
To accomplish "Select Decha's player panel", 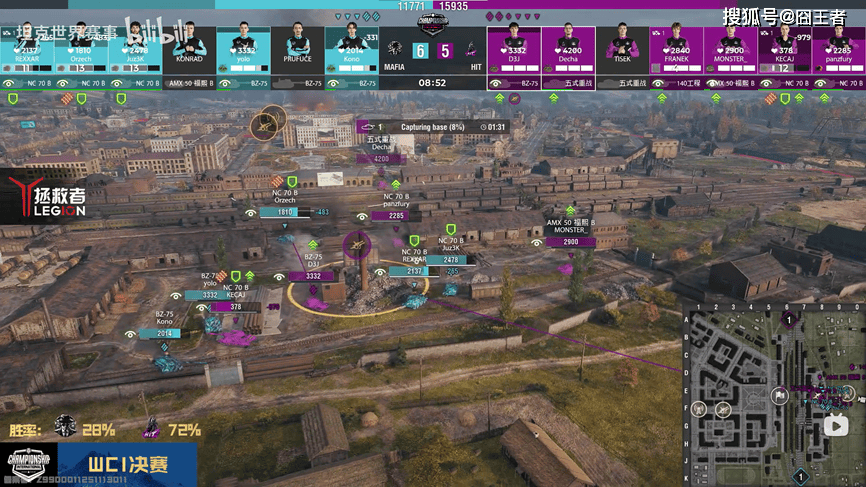I will pyautogui.click(x=568, y=46).
